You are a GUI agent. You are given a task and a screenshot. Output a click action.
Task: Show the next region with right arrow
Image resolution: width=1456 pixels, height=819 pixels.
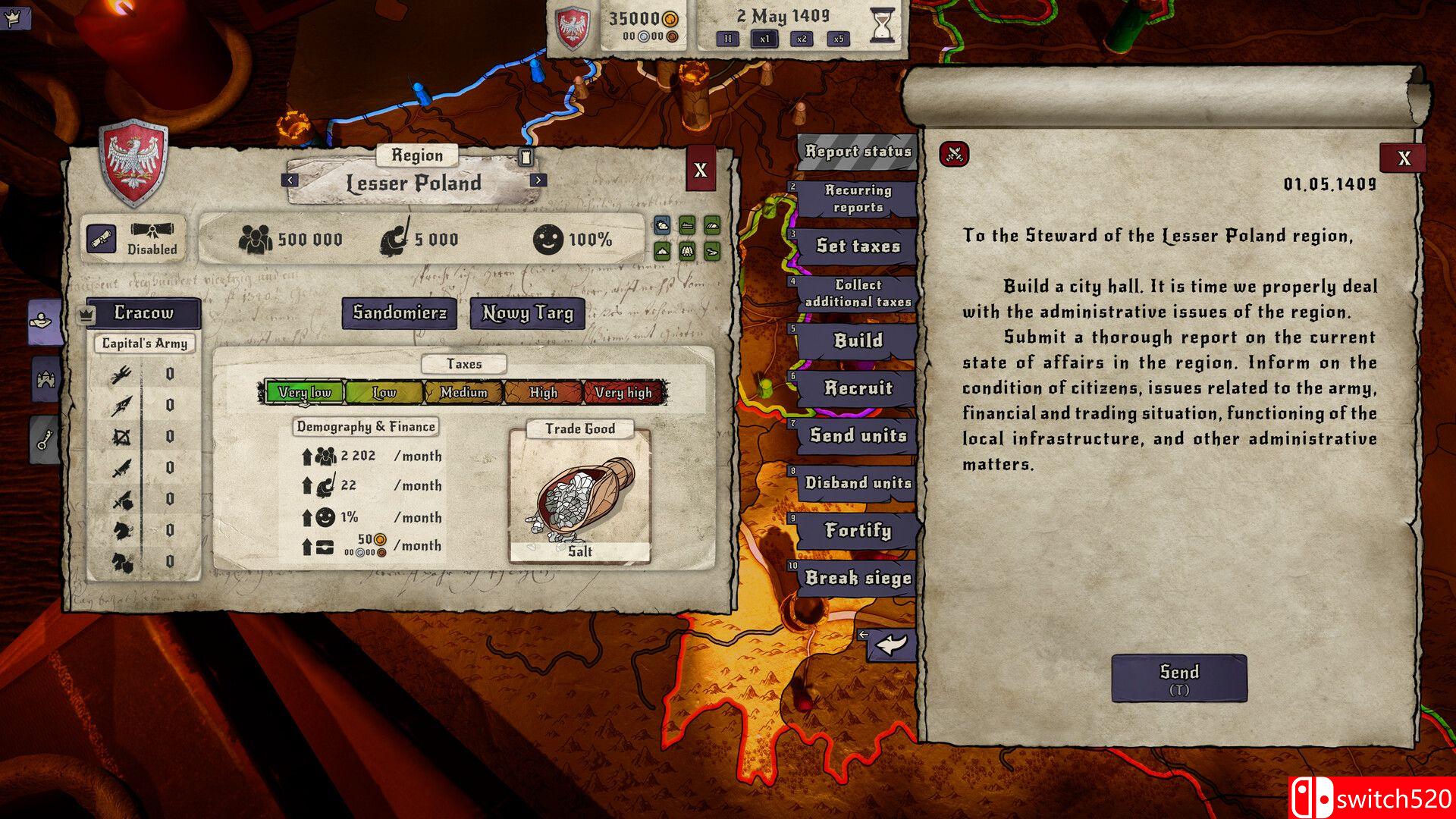(538, 180)
